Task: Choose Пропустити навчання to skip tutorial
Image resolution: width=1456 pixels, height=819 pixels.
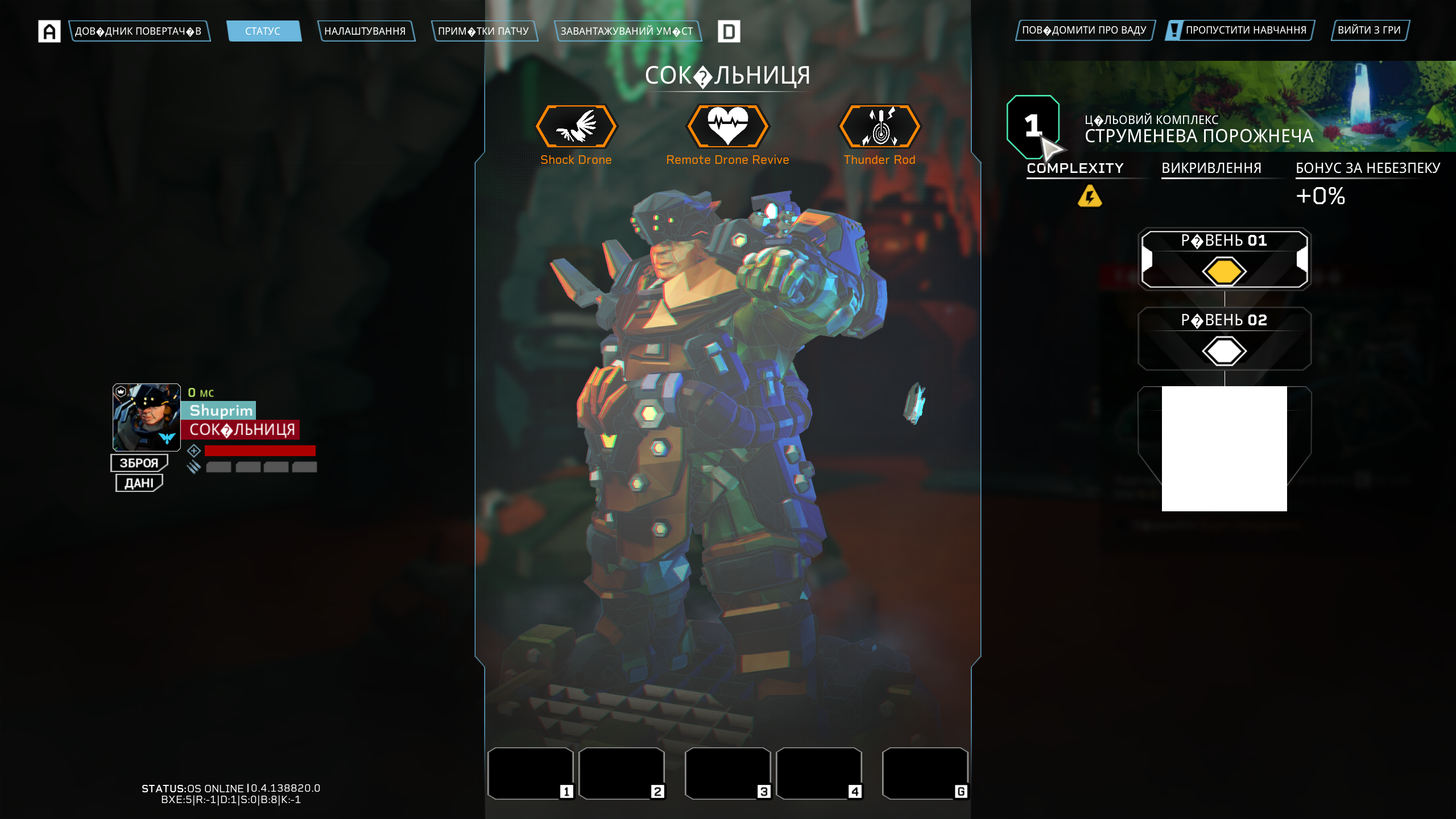Action: click(1240, 30)
